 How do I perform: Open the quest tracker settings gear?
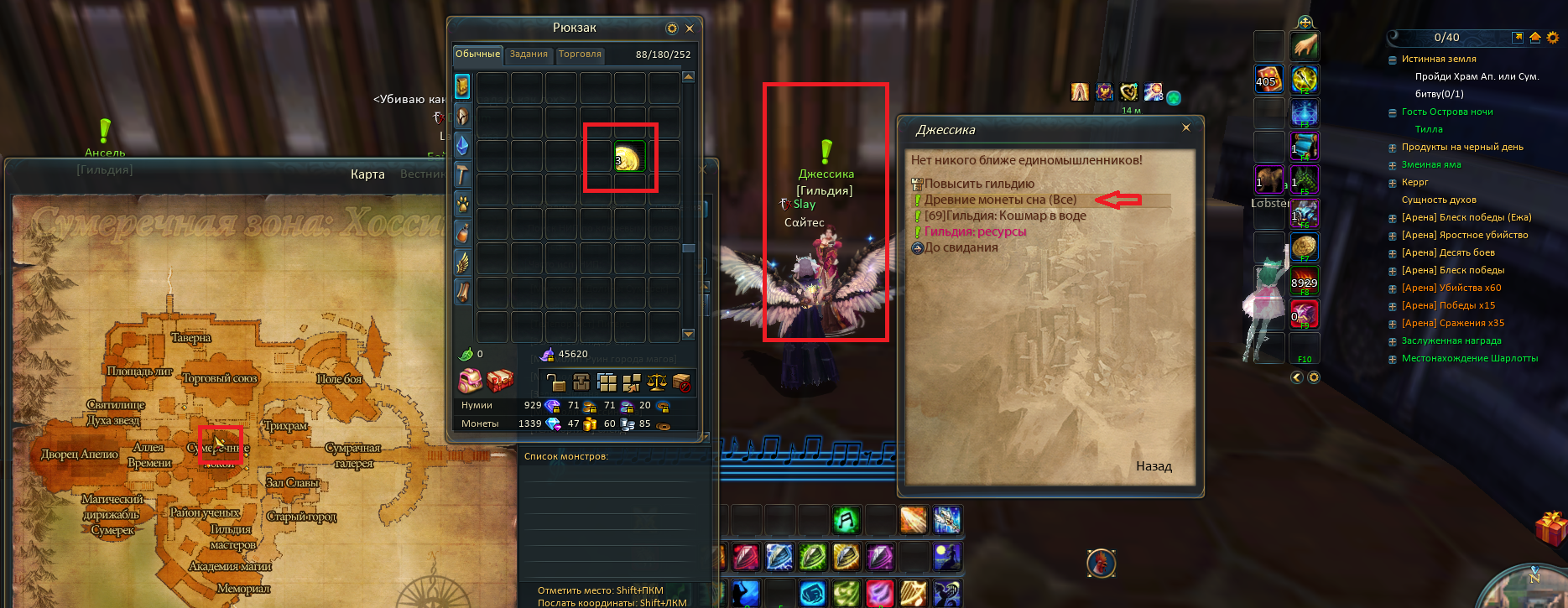tap(1553, 38)
